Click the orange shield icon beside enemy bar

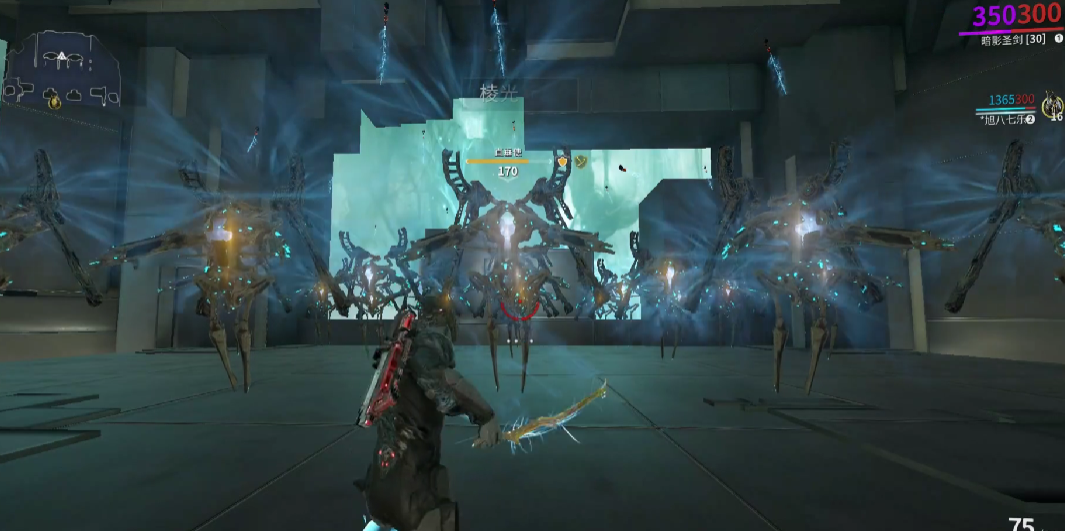click(x=563, y=160)
